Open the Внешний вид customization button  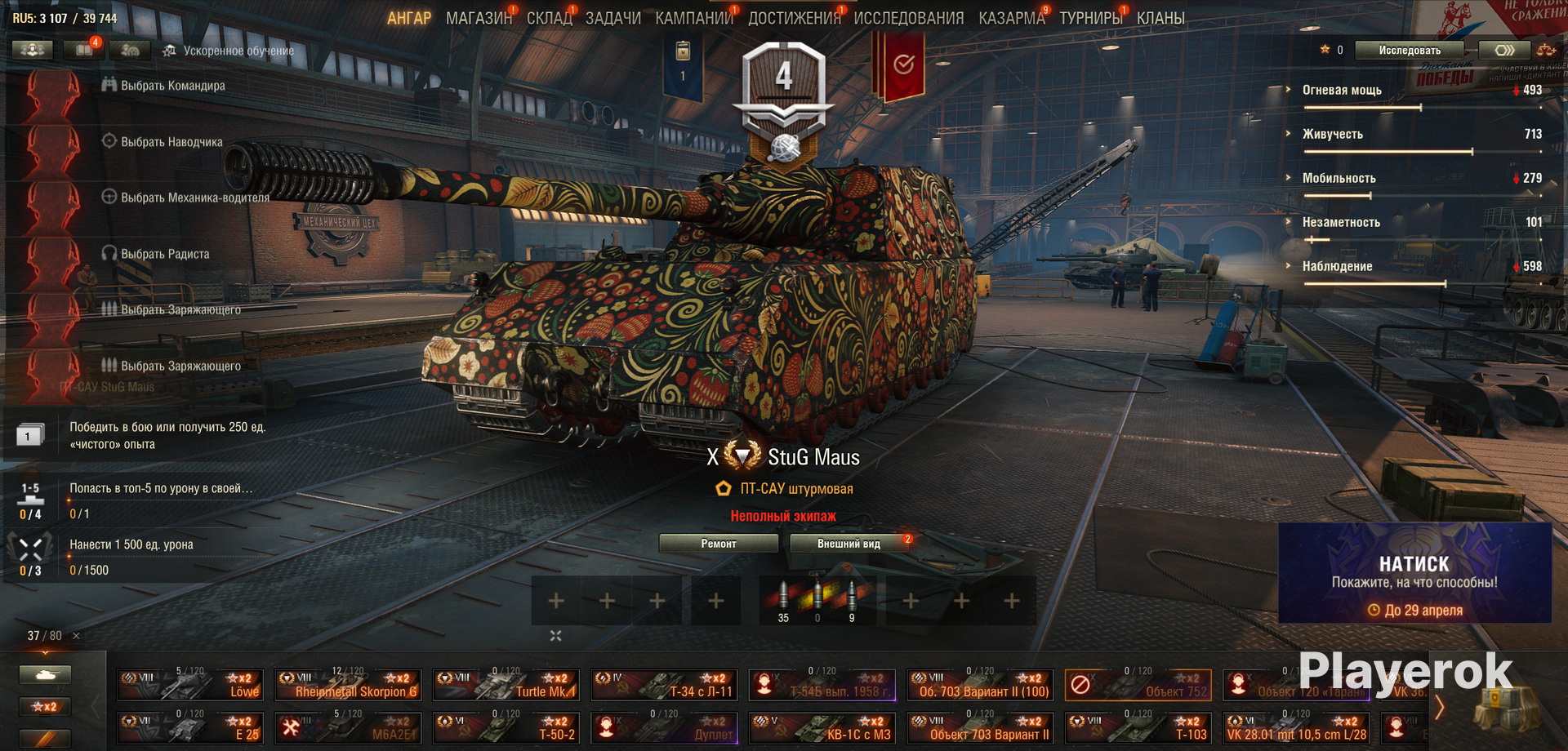(x=849, y=544)
